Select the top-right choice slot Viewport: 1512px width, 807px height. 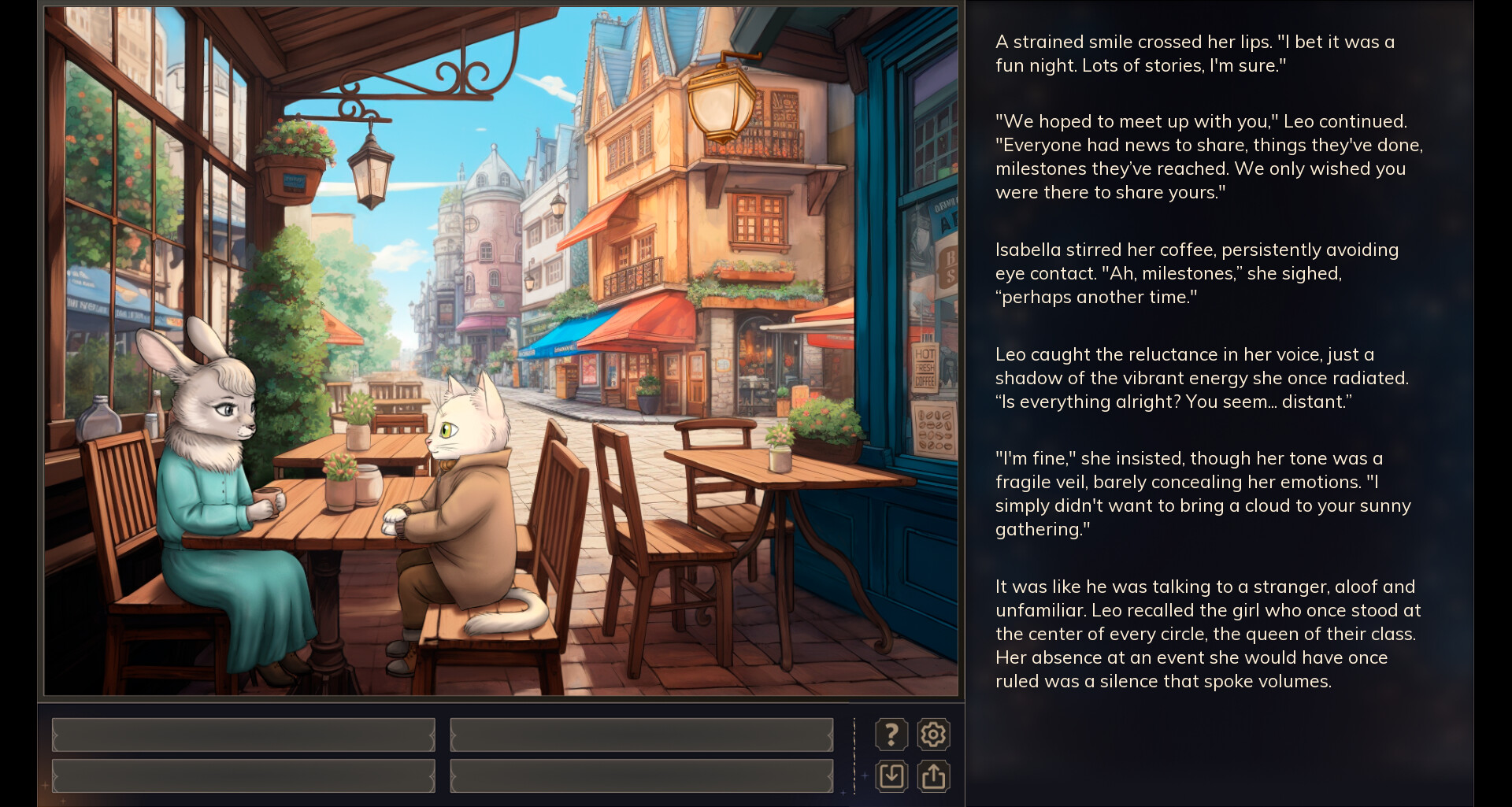(640, 734)
